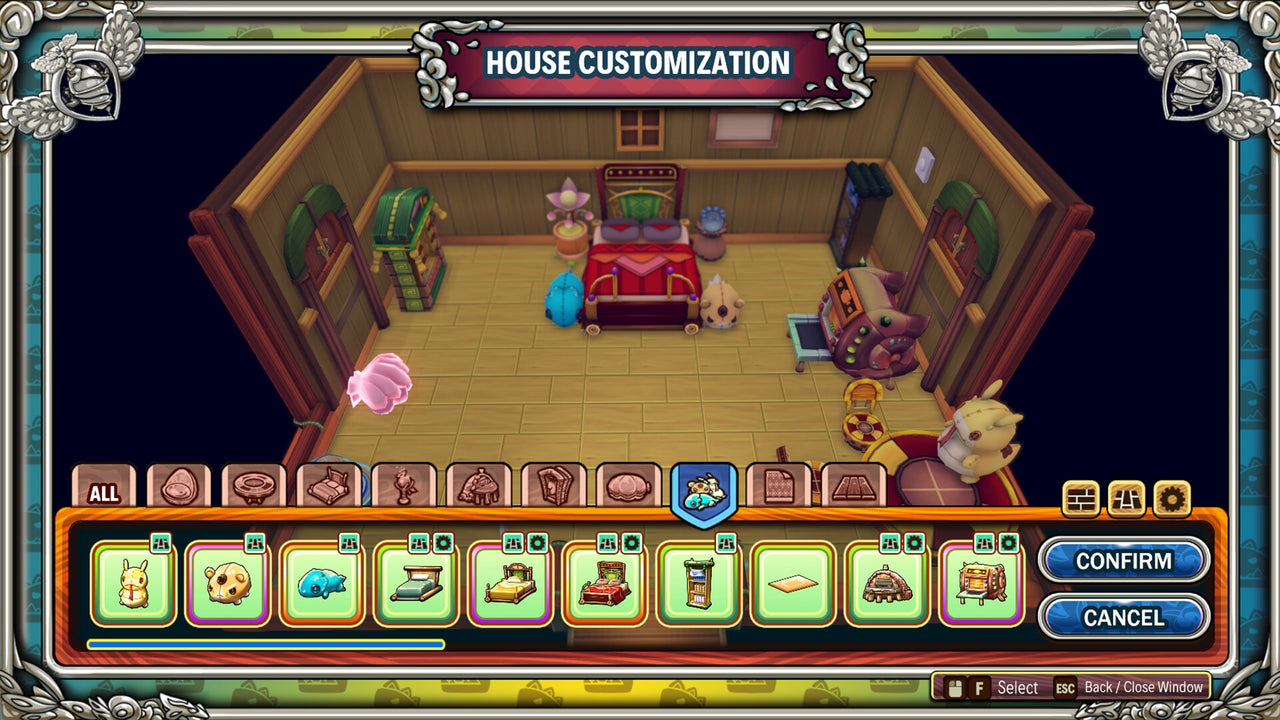Select the floor mat category icon
1280x720 pixels.
[x=857, y=490]
